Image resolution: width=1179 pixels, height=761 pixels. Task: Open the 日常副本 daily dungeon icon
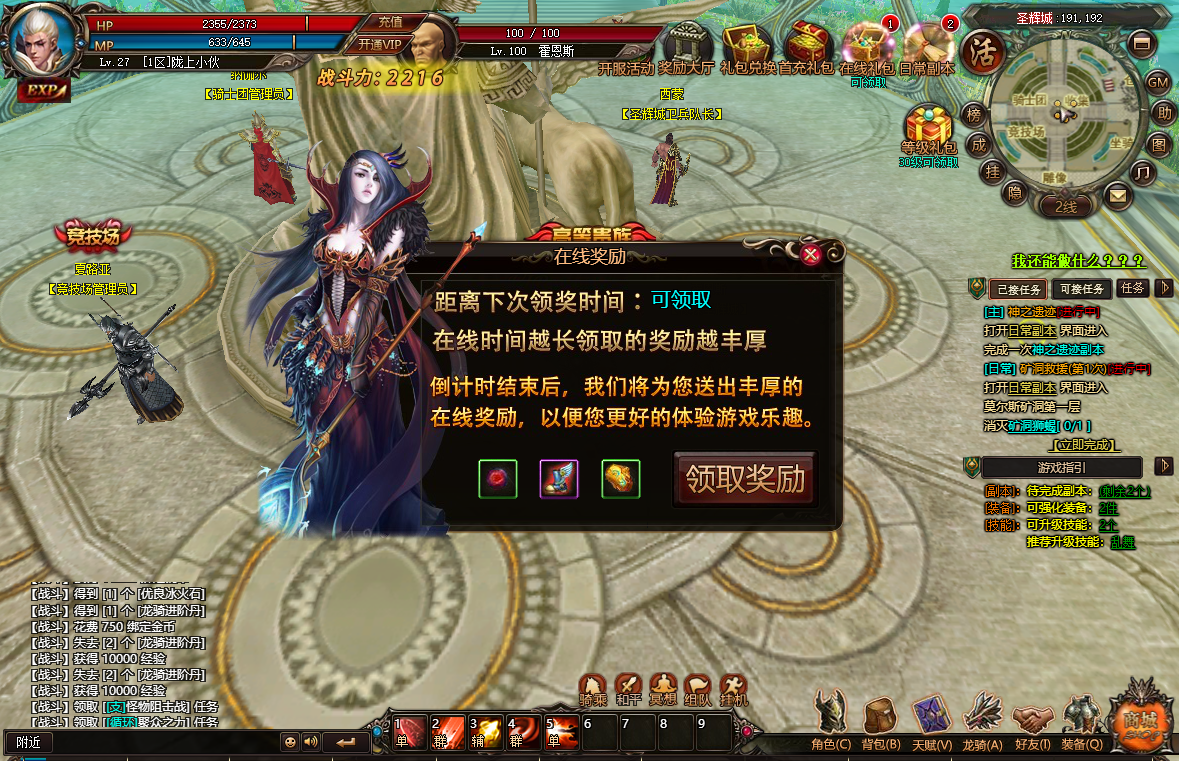tap(927, 46)
